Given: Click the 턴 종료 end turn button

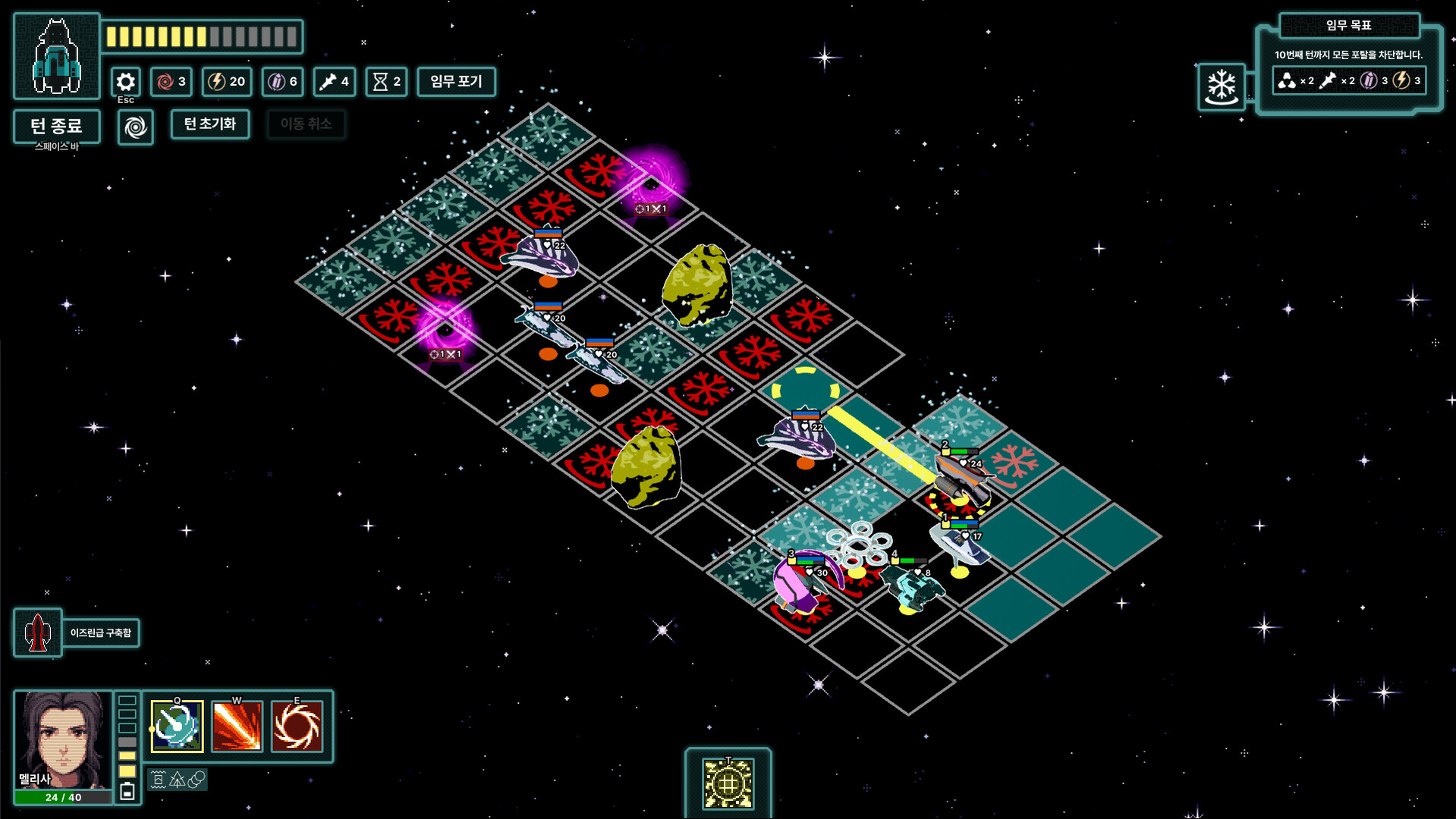Looking at the screenshot, I should point(56,126).
